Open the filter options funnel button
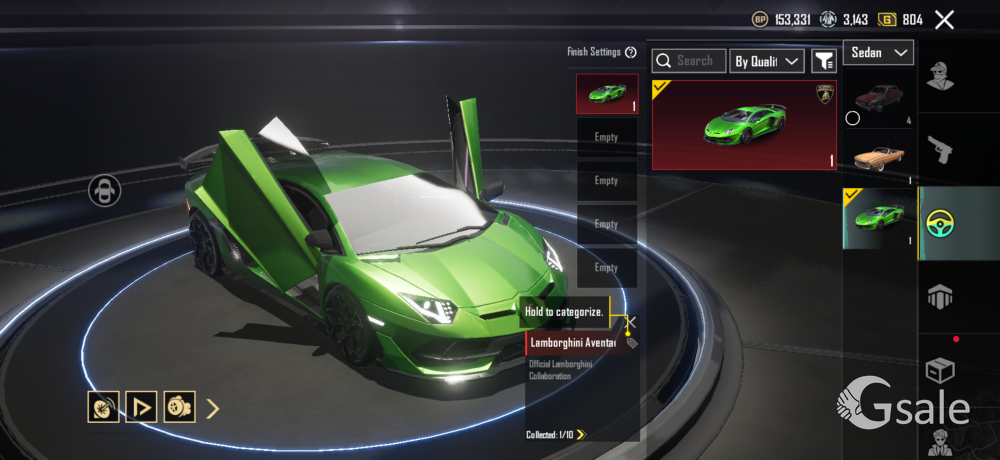This screenshot has height=460, width=1000. coord(824,61)
